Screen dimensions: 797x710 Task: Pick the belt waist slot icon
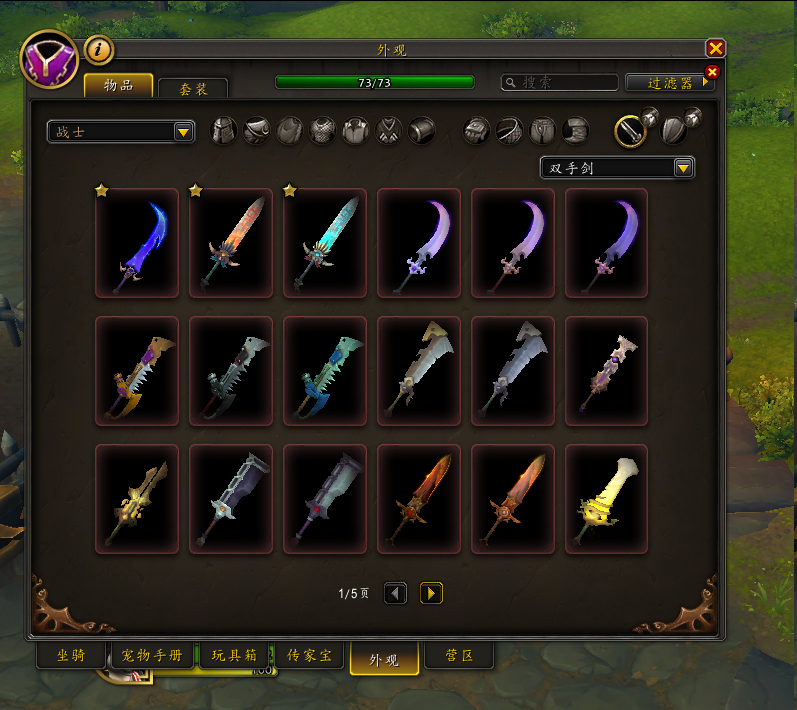pyautogui.click(x=510, y=131)
